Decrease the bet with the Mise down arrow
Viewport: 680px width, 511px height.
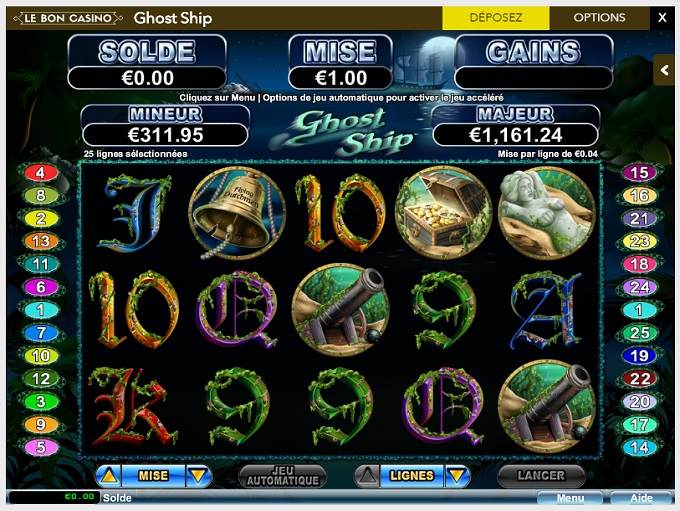coord(198,476)
